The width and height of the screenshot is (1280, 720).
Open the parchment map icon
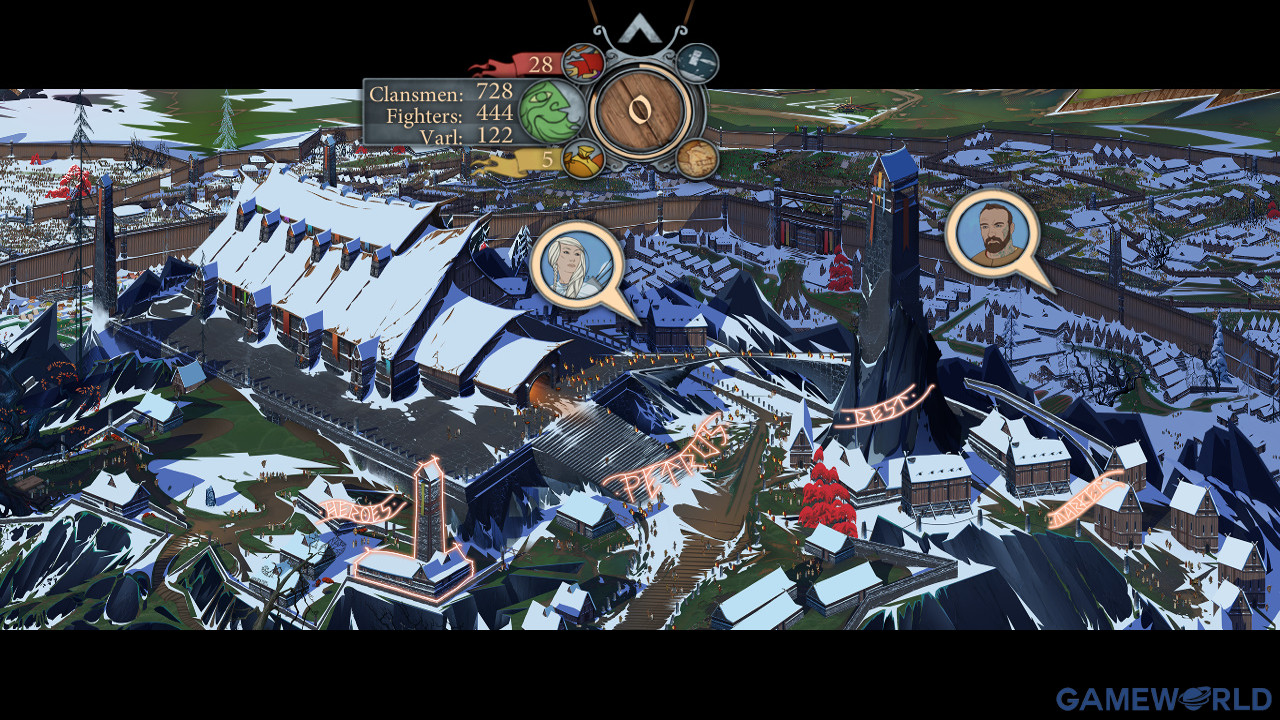pos(696,159)
